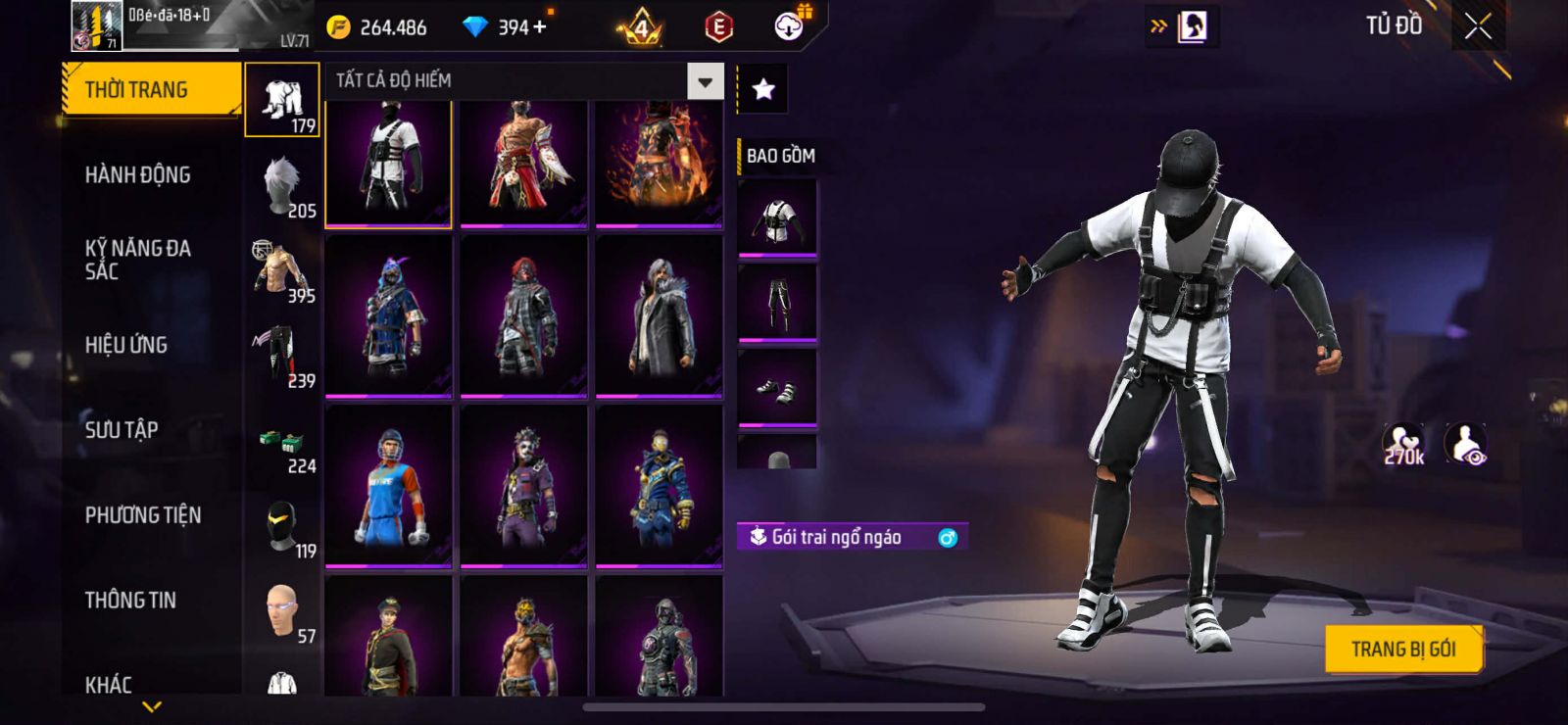The height and width of the screenshot is (725, 1568).
Task: Open the character preview visibility eye icon
Action: 1466,444
